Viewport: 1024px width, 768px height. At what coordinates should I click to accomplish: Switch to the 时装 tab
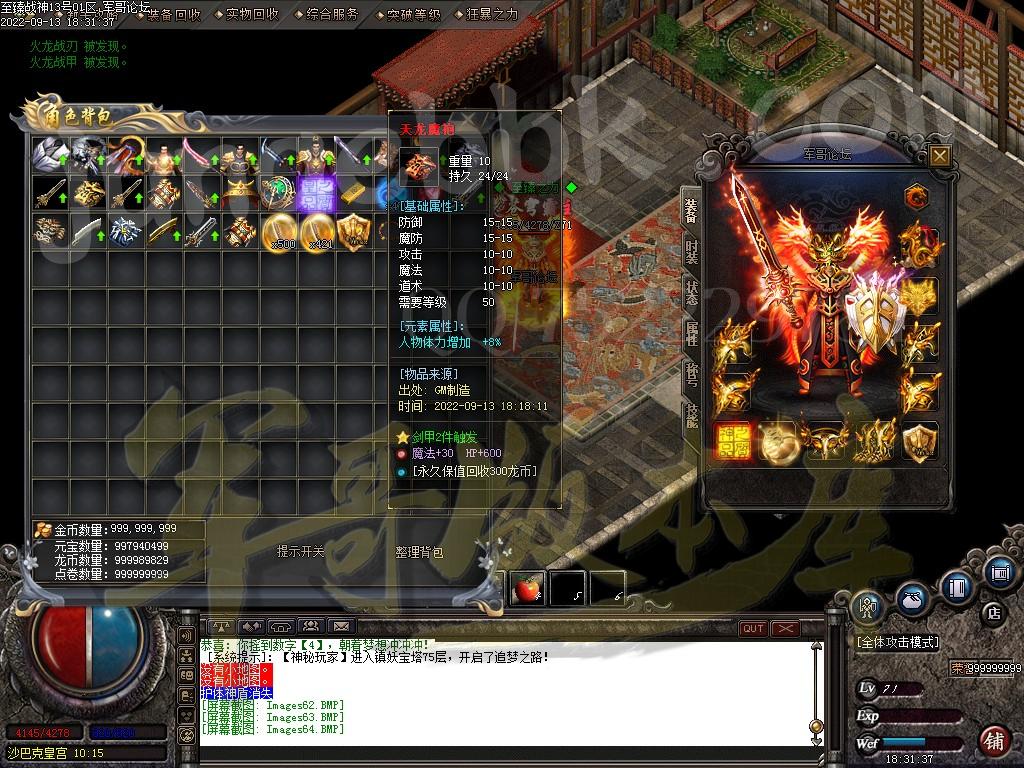692,251
